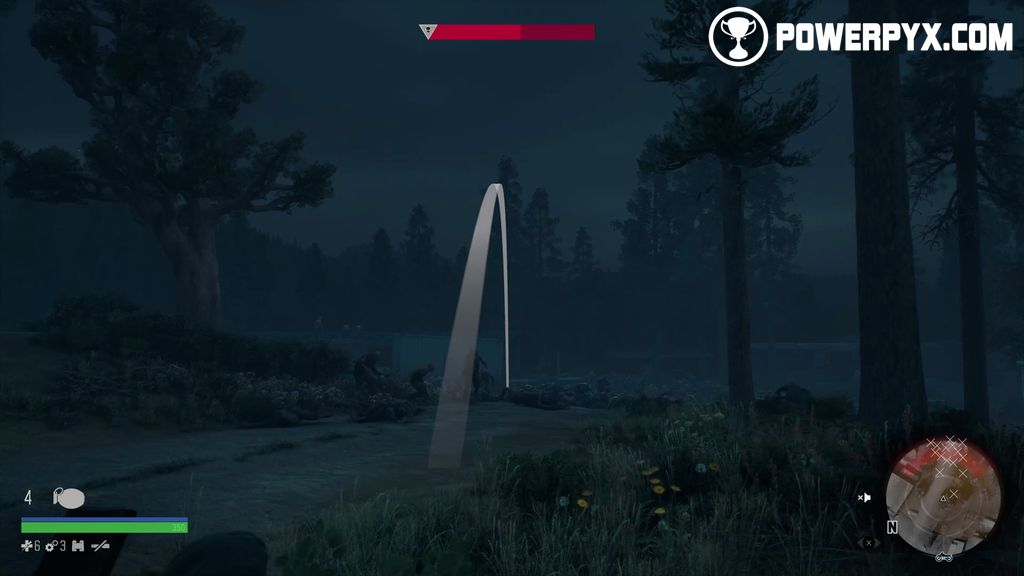This screenshot has height=576, width=1024.
Task: Click the muted speaker noise indicator
Action: tap(865, 497)
